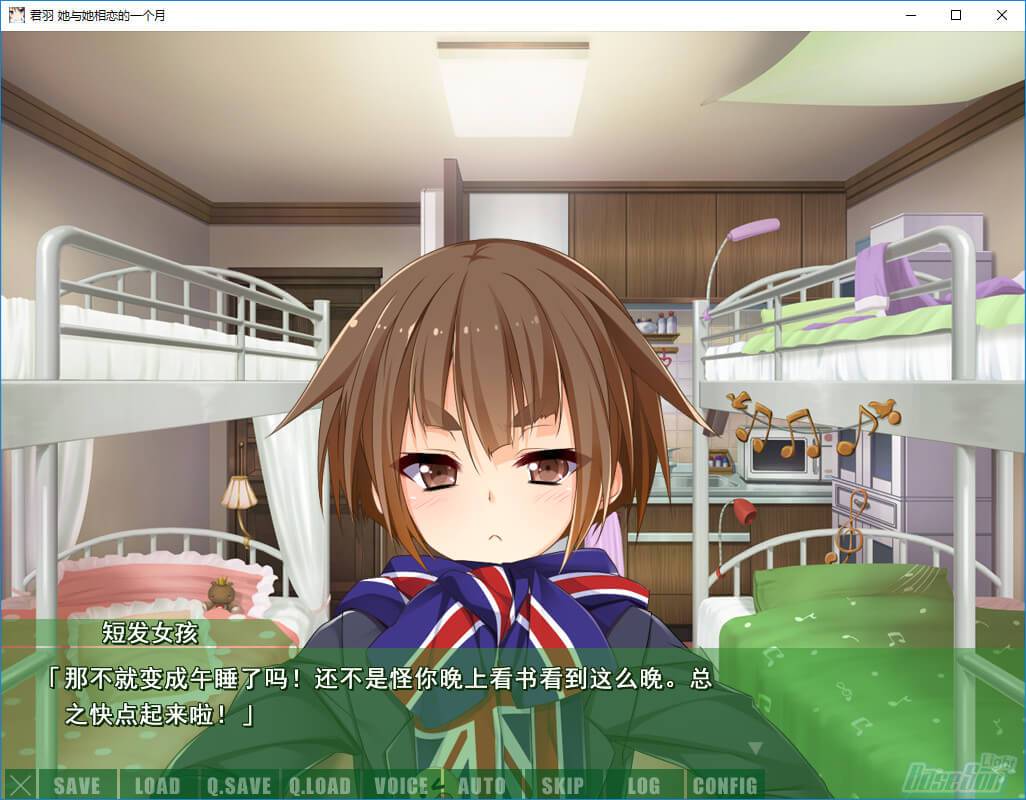This screenshot has width=1026, height=800.
Task: Open the LOAD menu
Action: point(157,785)
